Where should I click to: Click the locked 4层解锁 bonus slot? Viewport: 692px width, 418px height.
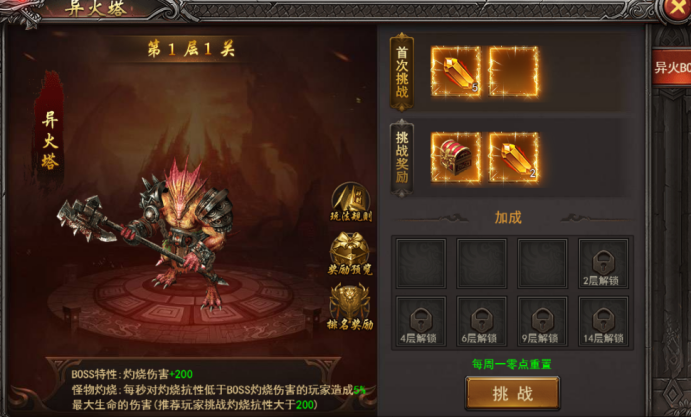(x=420, y=321)
